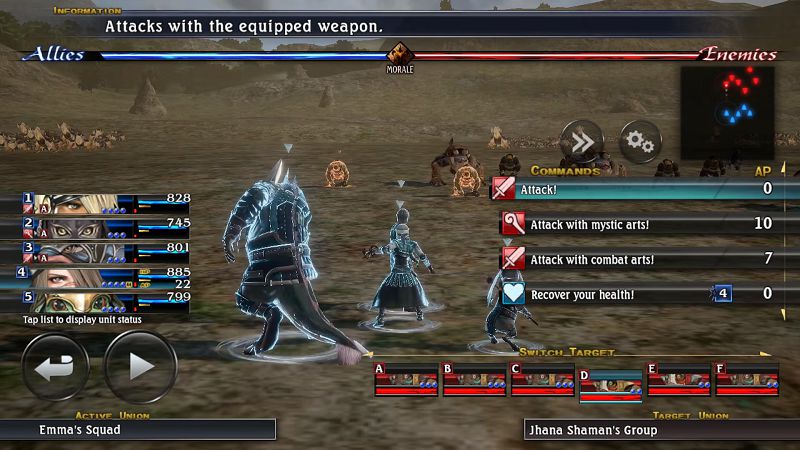Switch target to enemy union F
800x450 pixels.
746,380
